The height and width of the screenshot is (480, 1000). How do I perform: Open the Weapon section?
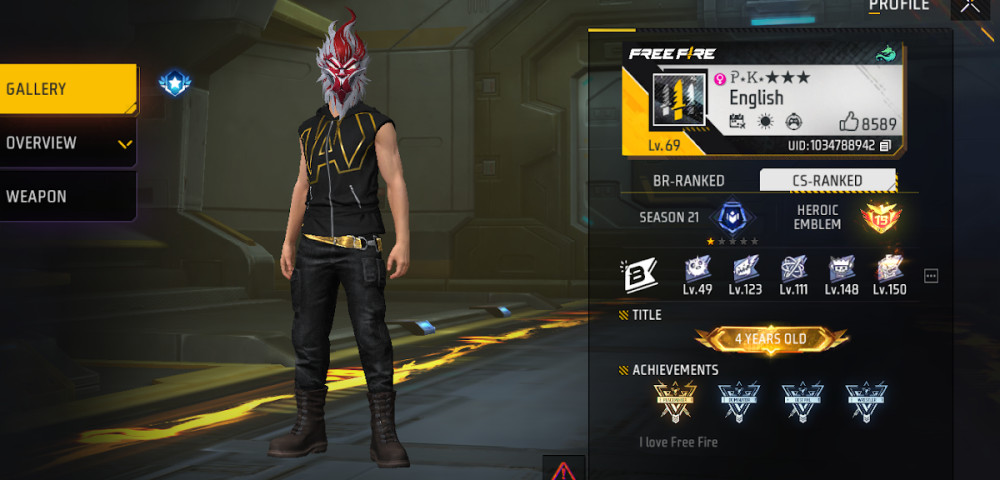pyautogui.click(x=68, y=196)
